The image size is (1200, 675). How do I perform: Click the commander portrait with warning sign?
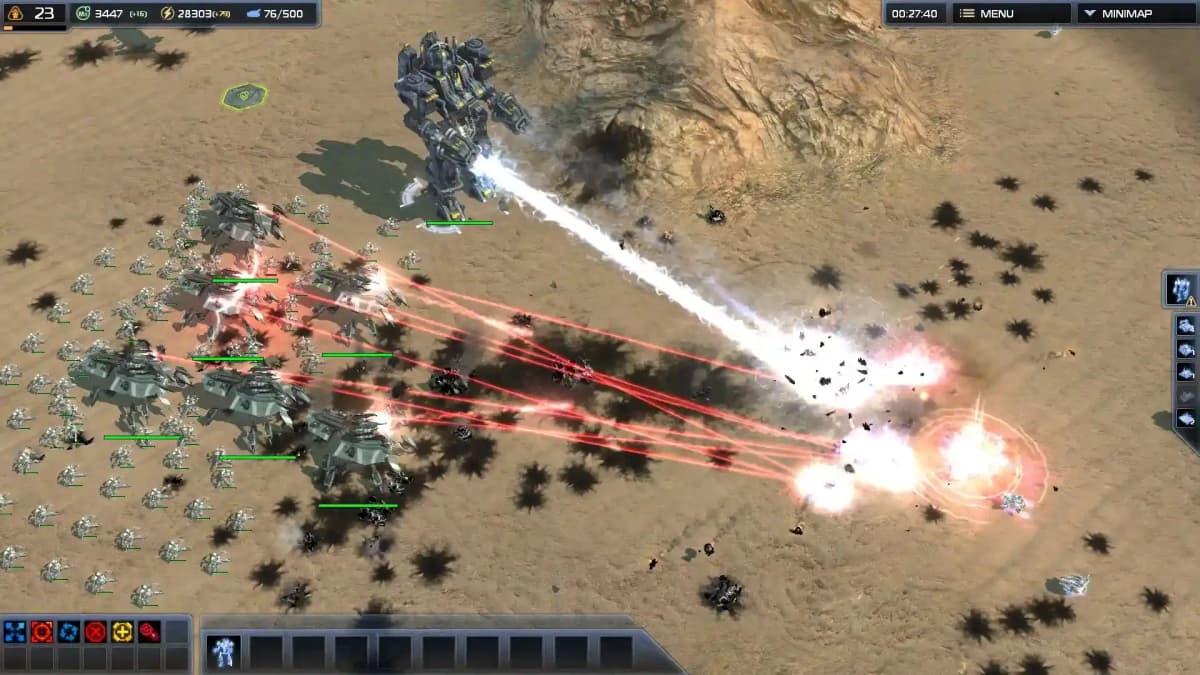pyautogui.click(x=1182, y=289)
